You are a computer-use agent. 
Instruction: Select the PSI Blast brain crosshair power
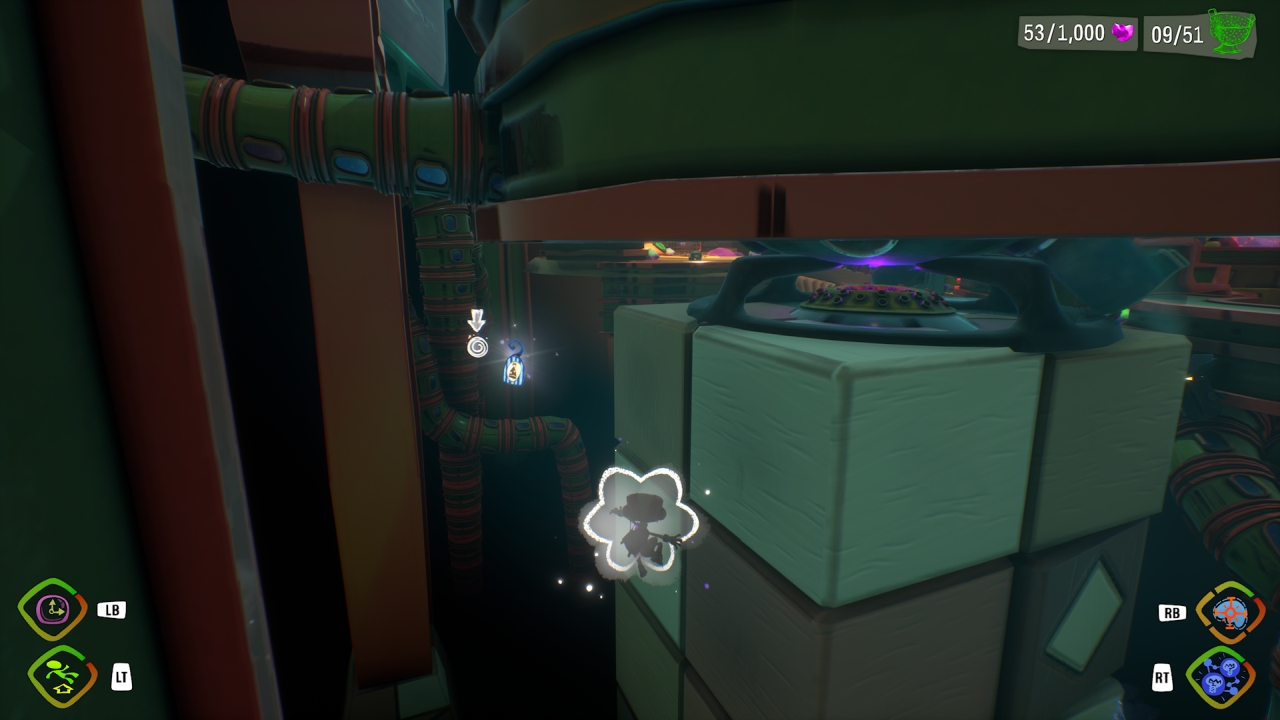tap(1229, 611)
